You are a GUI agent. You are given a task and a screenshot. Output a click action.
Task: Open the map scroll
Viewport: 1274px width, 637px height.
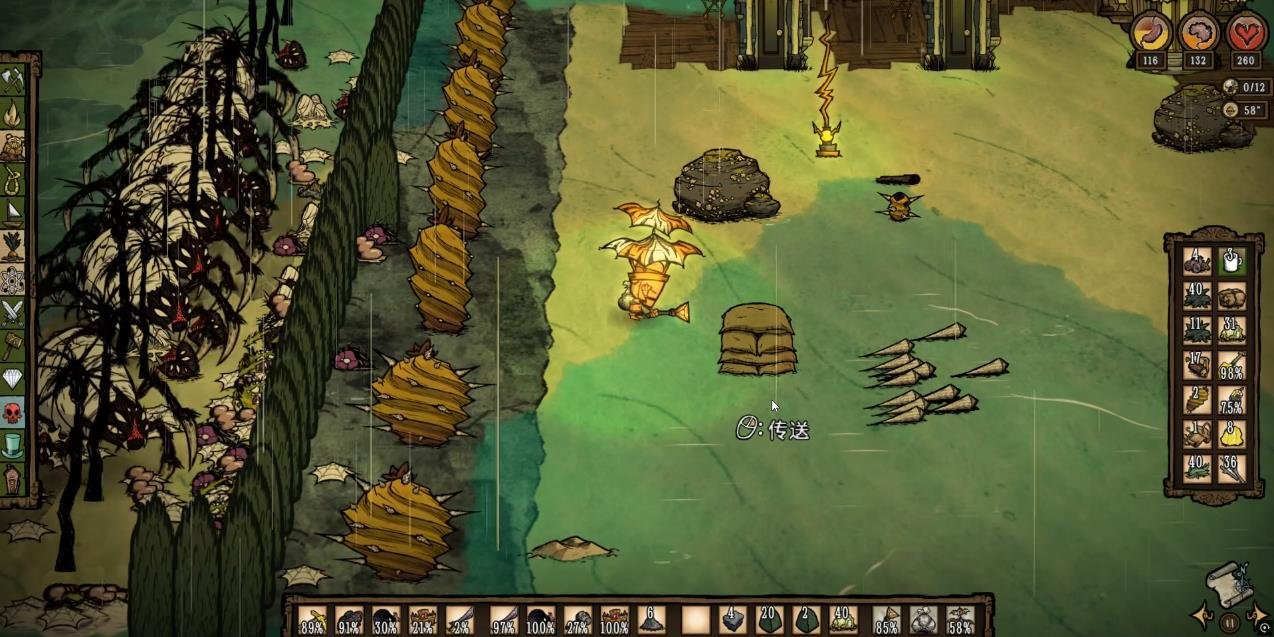pyautogui.click(x=1229, y=583)
